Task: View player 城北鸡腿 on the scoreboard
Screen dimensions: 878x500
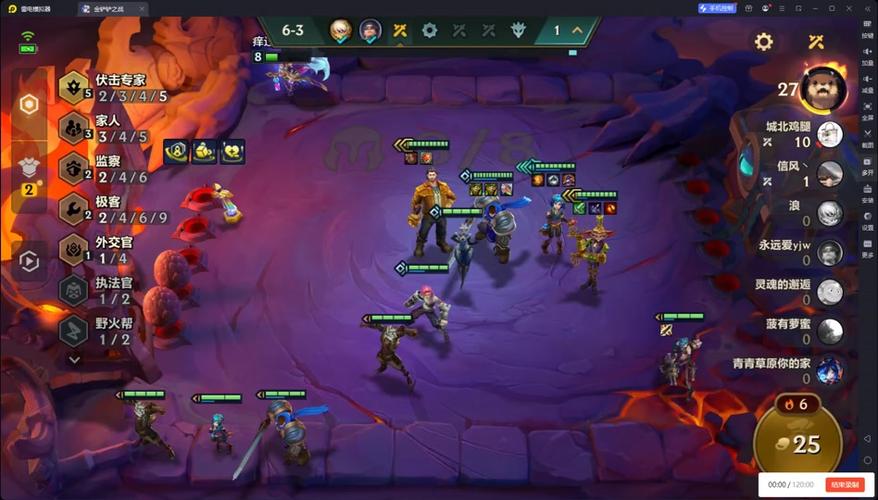Action: (829, 134)
